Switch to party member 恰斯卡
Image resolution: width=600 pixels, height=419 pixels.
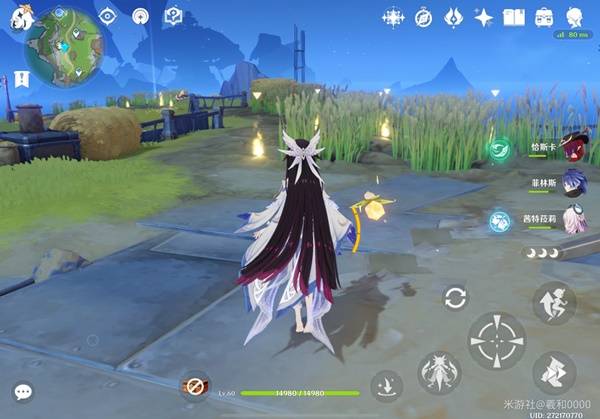coord(572,148)
